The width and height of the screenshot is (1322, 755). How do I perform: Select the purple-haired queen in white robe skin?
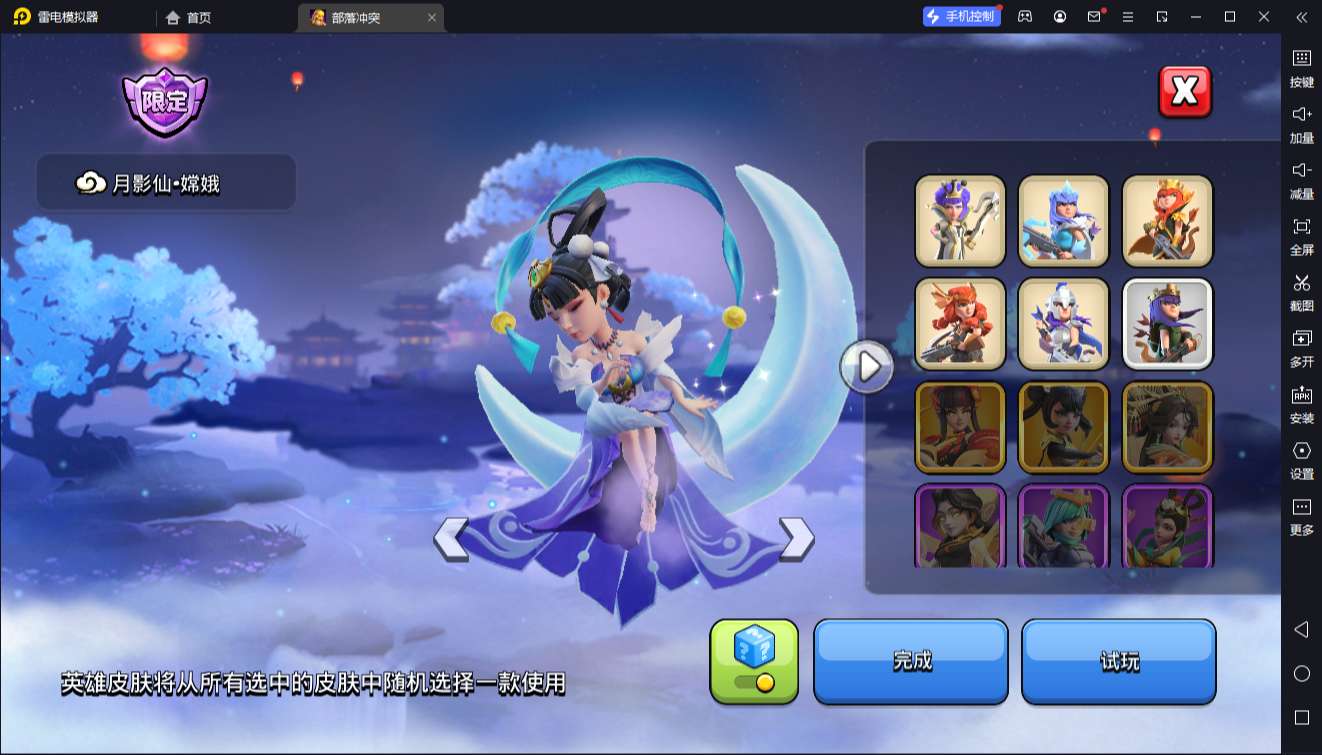[x=960, y=220]
